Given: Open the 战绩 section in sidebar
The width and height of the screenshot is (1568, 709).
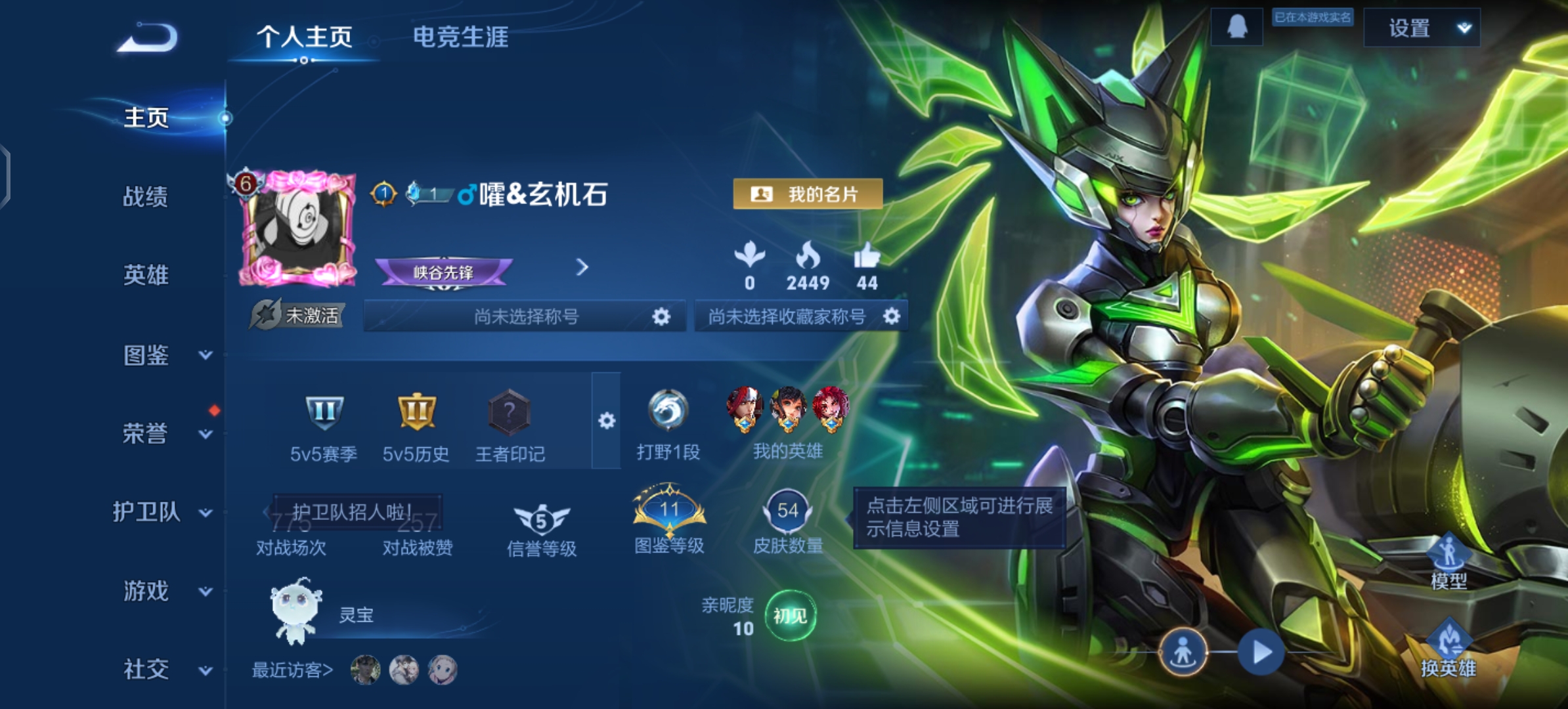Looking at the screenshot, I should point(146,196).
